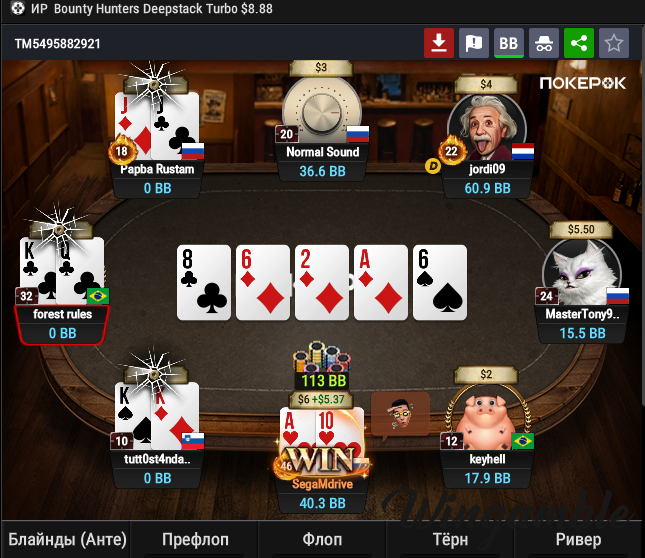
Task: Download the hand with the red arrow button
Action: click(439, 43)
